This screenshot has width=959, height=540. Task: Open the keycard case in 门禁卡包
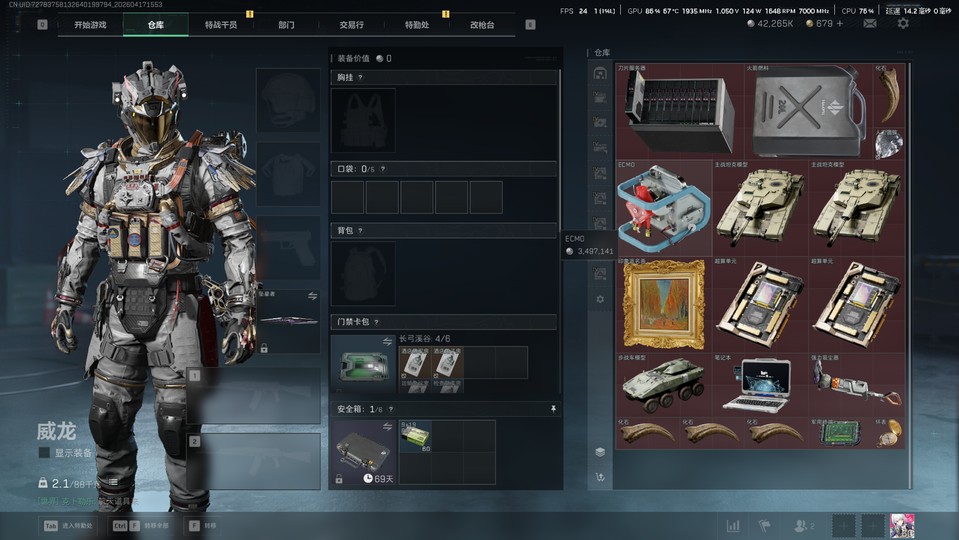pos(363,365)
